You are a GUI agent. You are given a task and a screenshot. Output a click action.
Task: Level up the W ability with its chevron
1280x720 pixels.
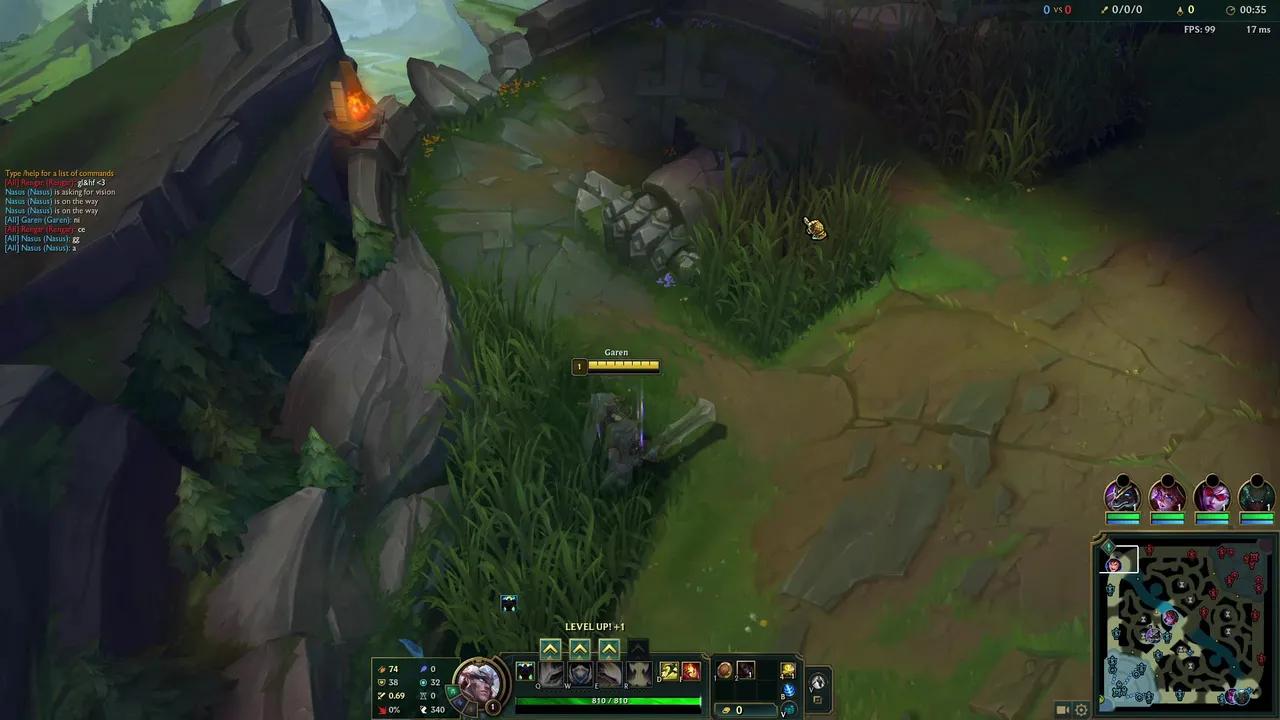point(579,648)
